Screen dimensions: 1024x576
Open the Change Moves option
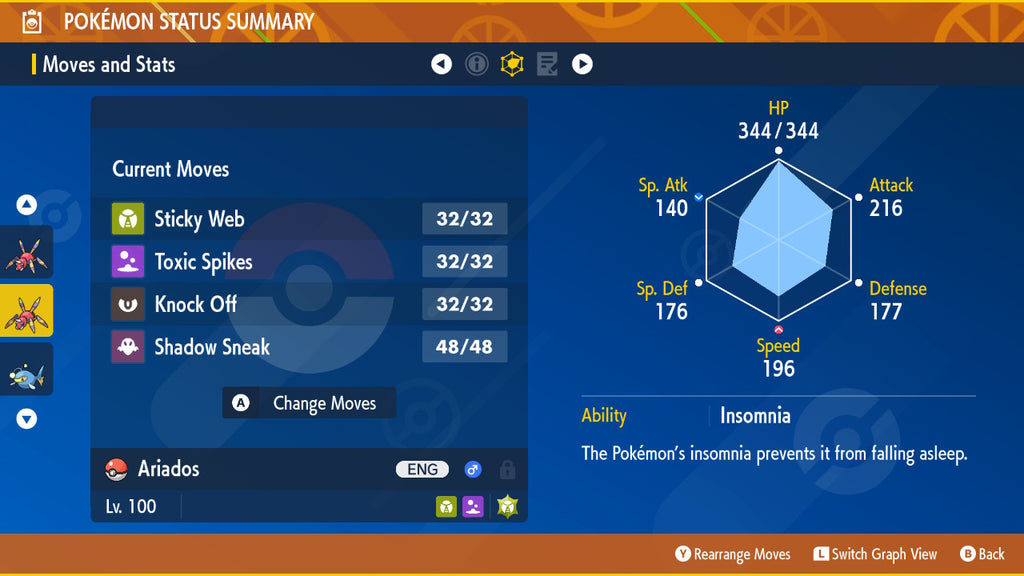[x=309, y=403]
